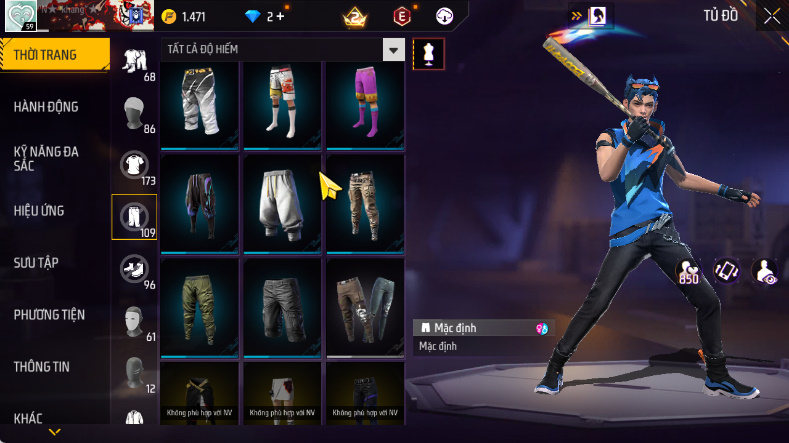Click the mannequin preview icon
Screen dimensions: 789x443
click(429, 53)
